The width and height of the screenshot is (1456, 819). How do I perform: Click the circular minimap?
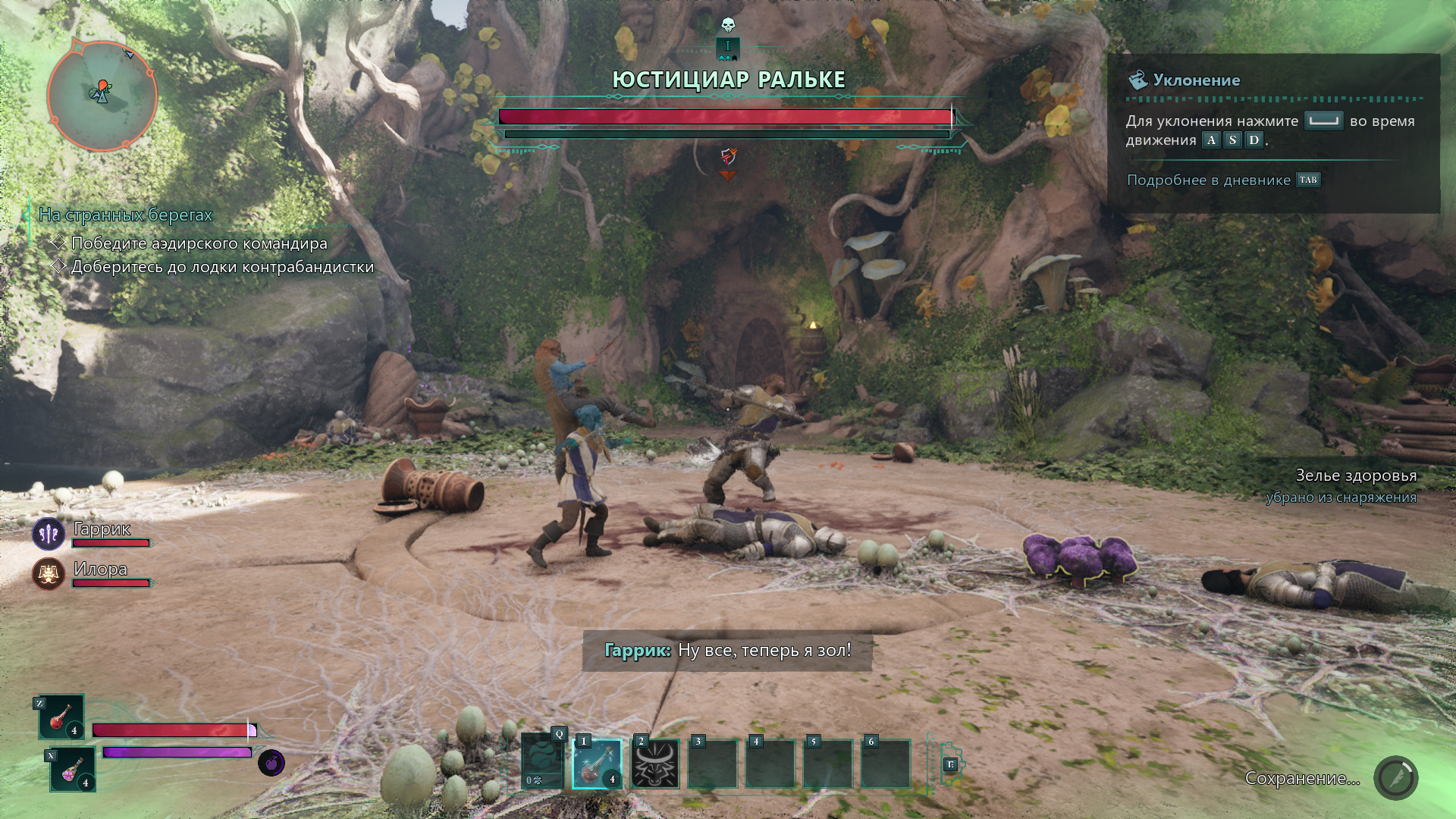pos(102,96)
